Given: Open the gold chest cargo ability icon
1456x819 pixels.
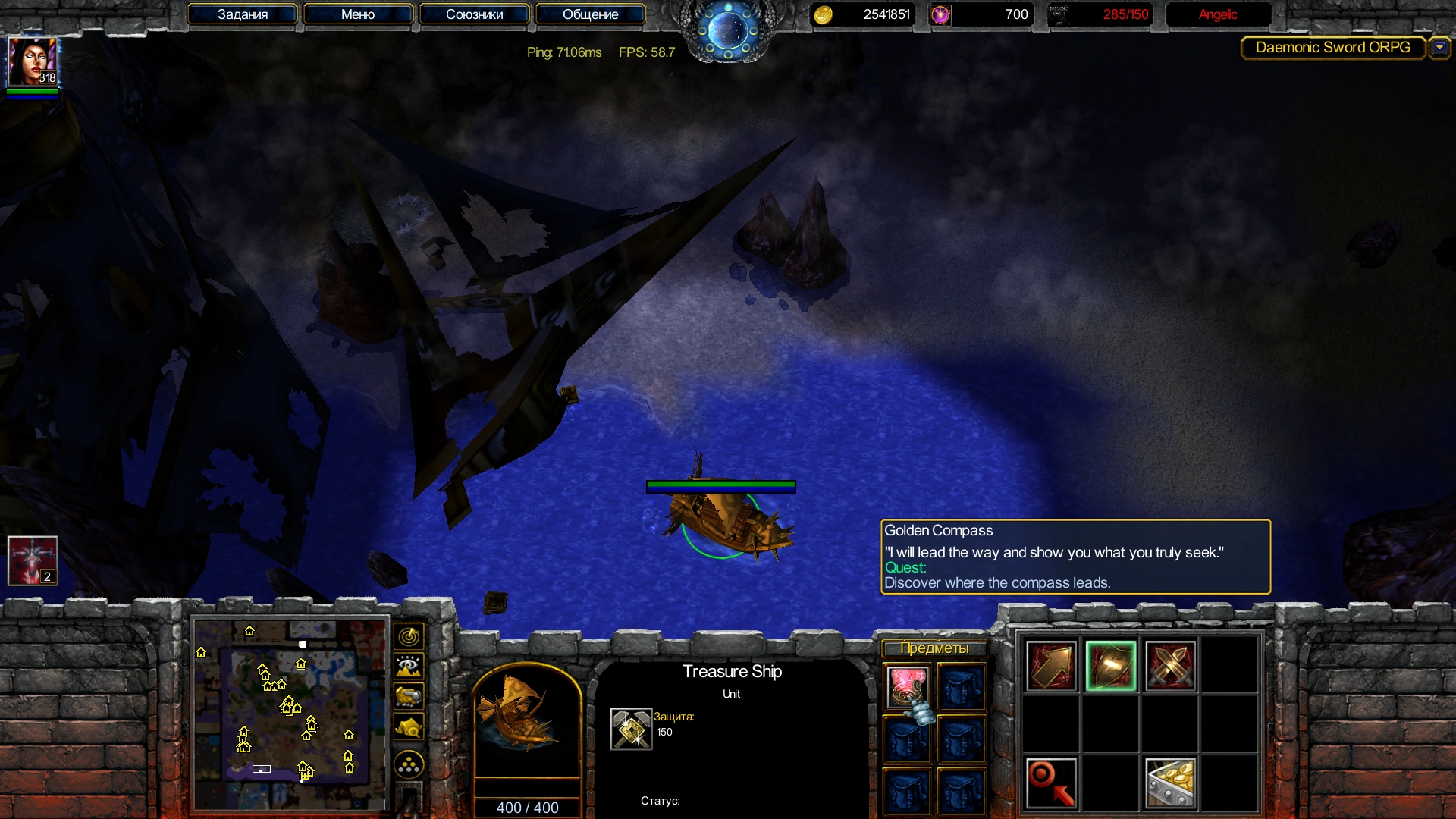Looking at the screenshot, I should coord(1170,783).
